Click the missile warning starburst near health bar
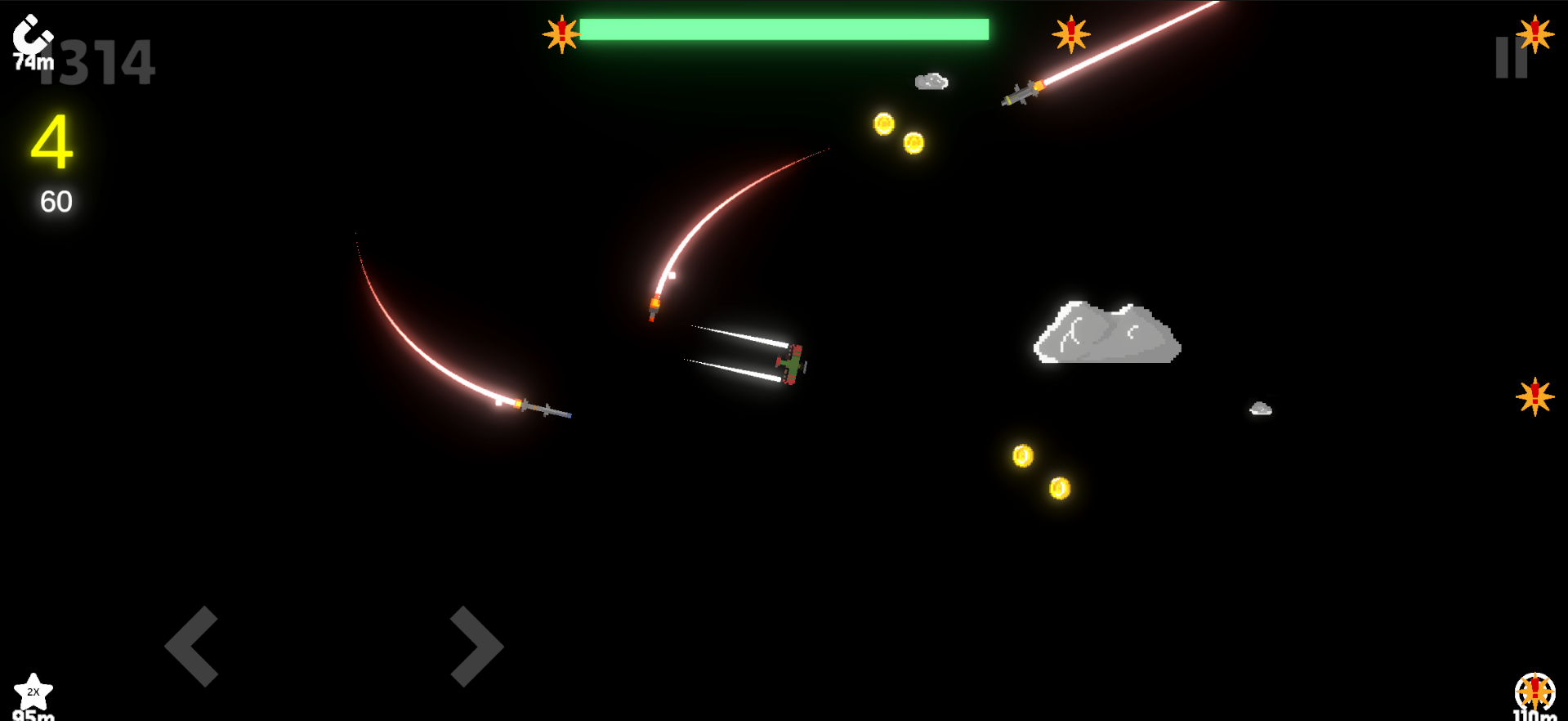This screenshot has height=721, width=1568. tap(561, 34)
